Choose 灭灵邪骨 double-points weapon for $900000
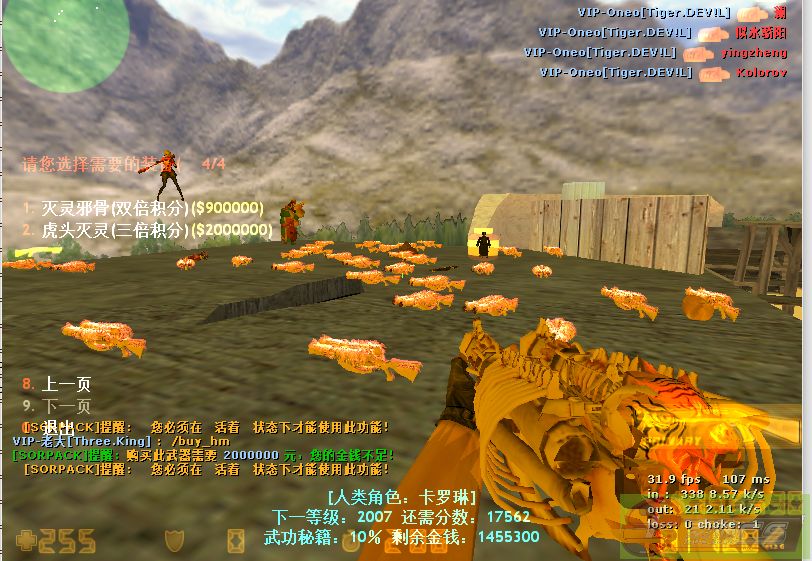This screenshot has width=812, height=561. coord(143,208)
